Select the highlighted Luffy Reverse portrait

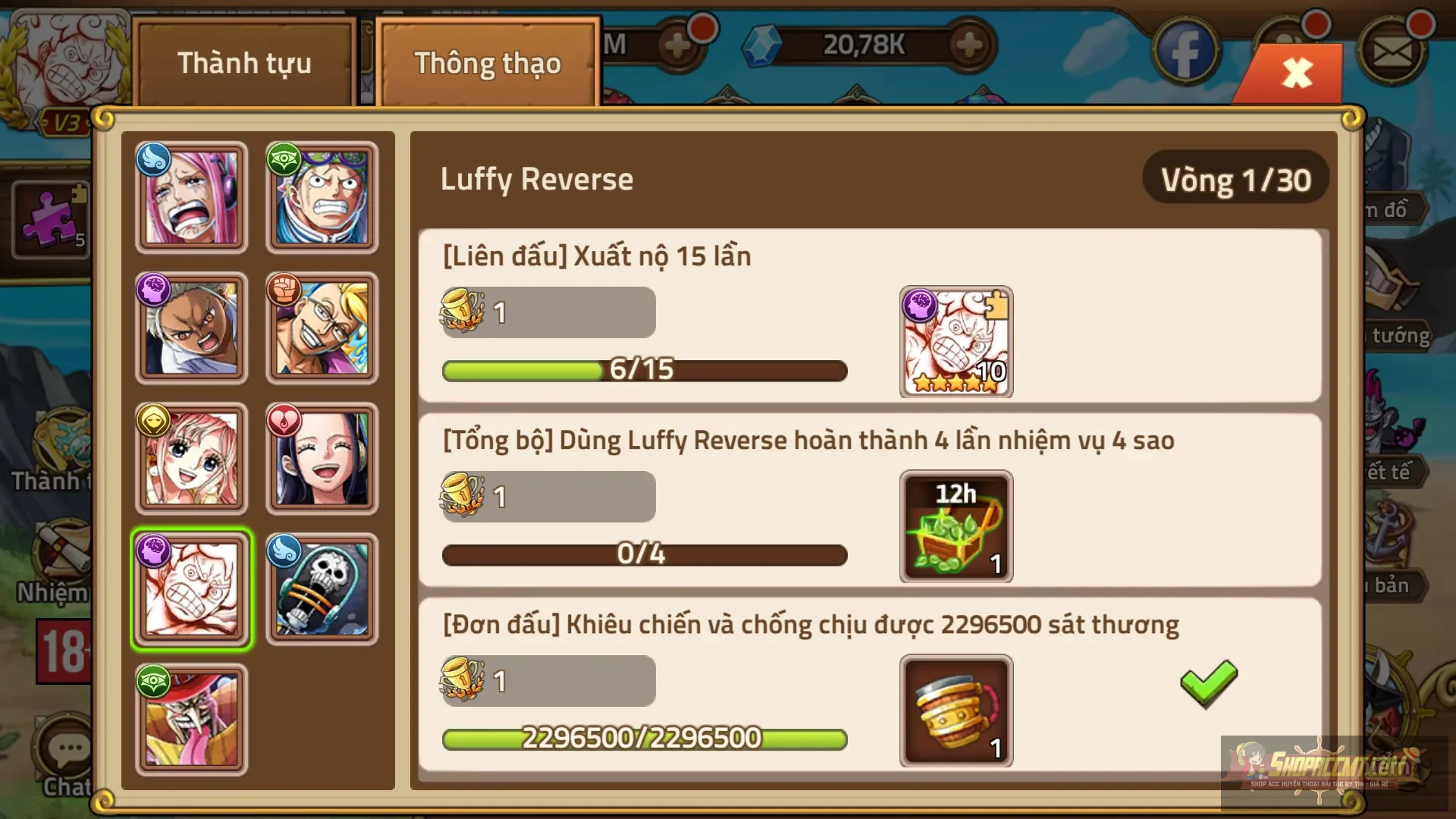click(x=191, y=588)
